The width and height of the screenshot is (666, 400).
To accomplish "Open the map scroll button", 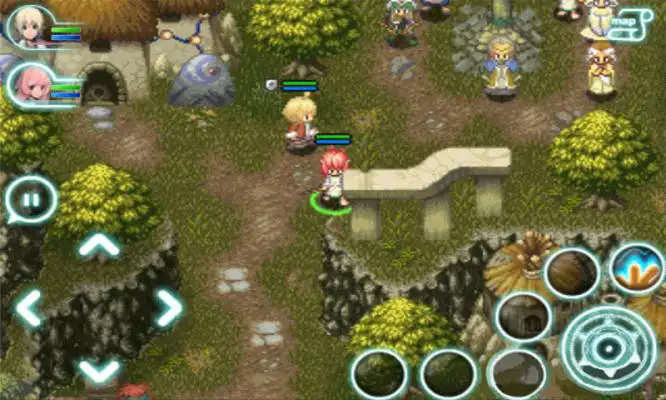I will (626, 22).
